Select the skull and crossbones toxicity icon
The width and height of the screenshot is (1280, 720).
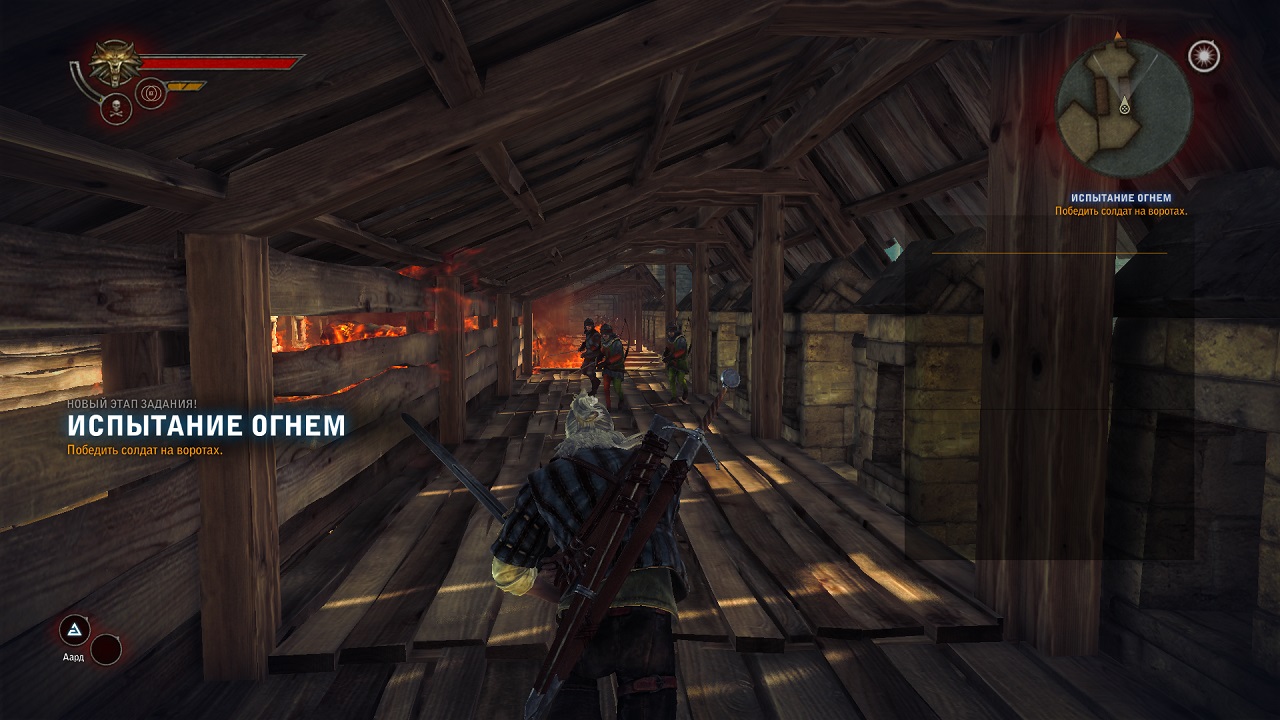[x=116, y=108]
